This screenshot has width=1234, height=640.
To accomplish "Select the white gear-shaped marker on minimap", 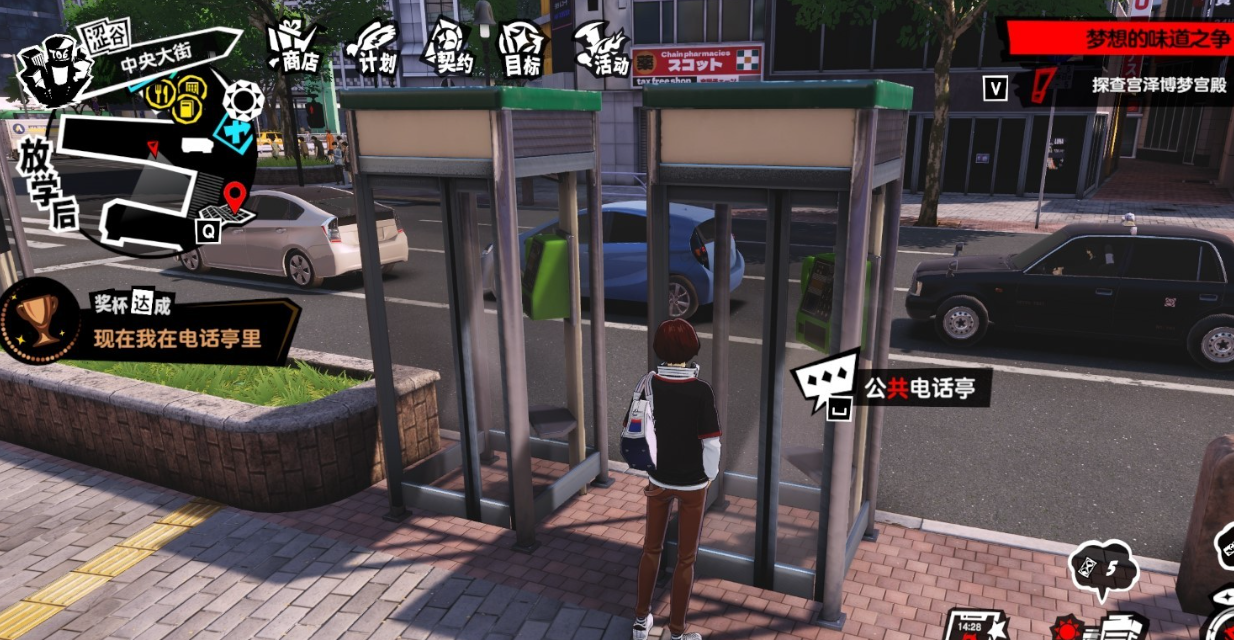I will (243, 99).
